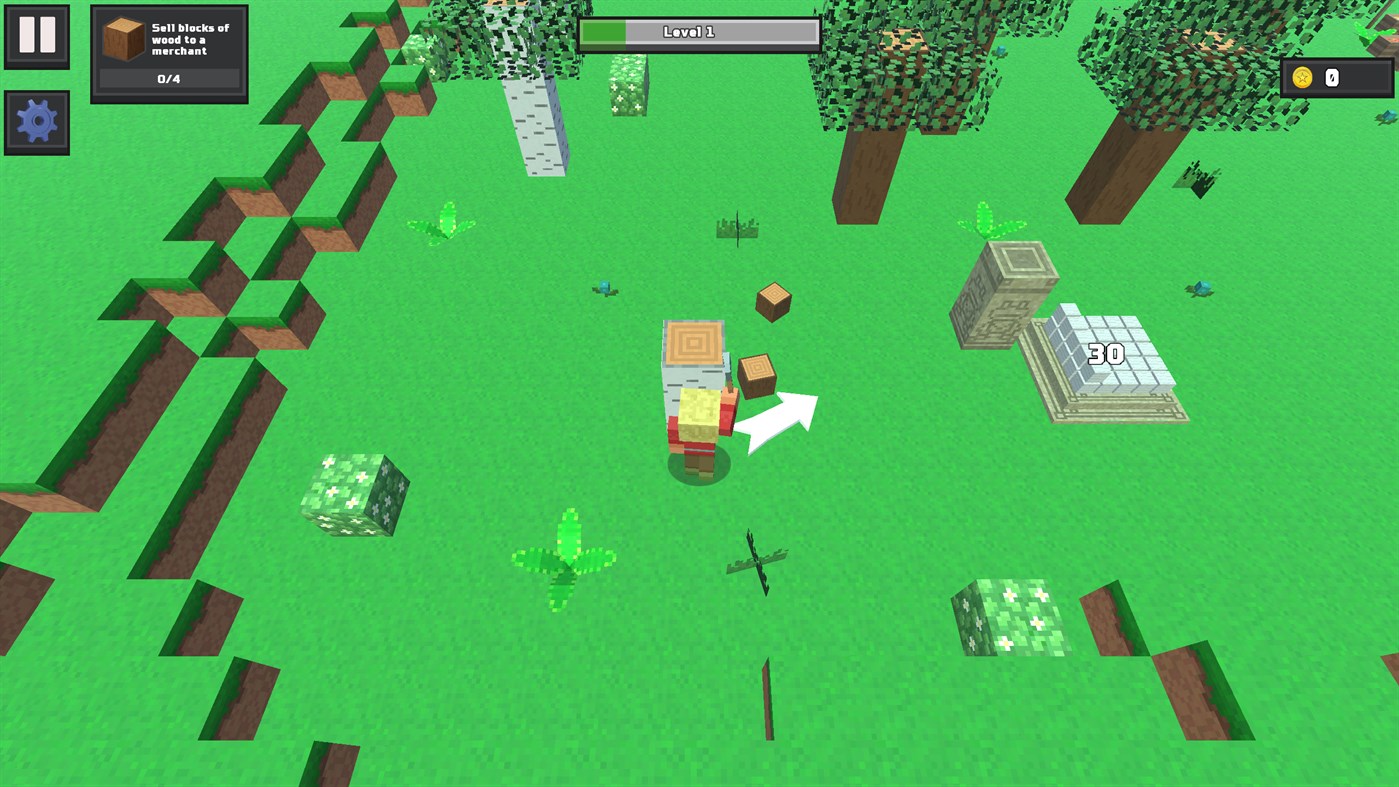Click the Level 1 progress bar
The image size is (1399, 787).
coord(698,31)
